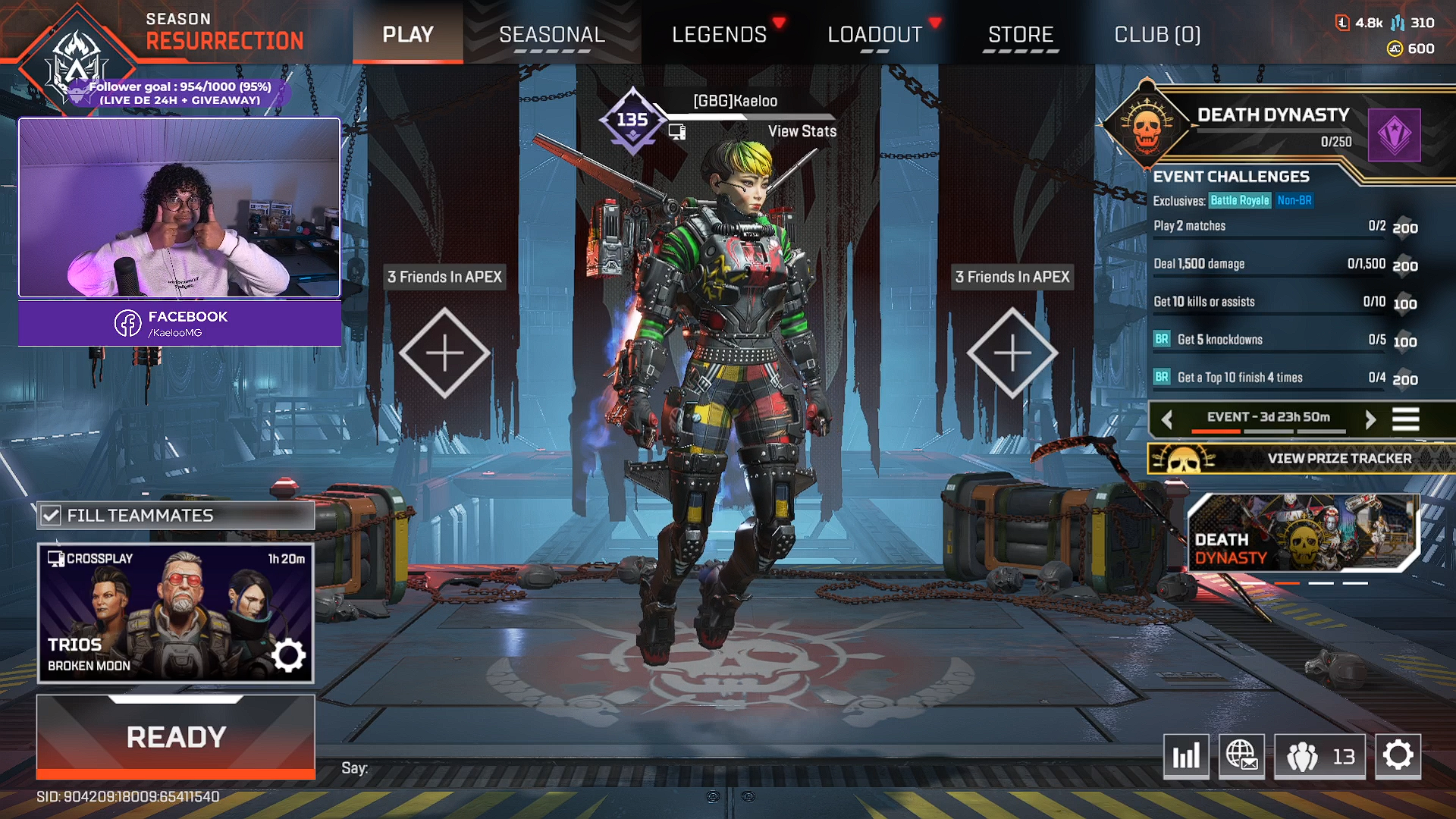Open the Death Dynasty event banner
The width and height of the screenshot is (1456, 819).
click(x=1301, y=532)
